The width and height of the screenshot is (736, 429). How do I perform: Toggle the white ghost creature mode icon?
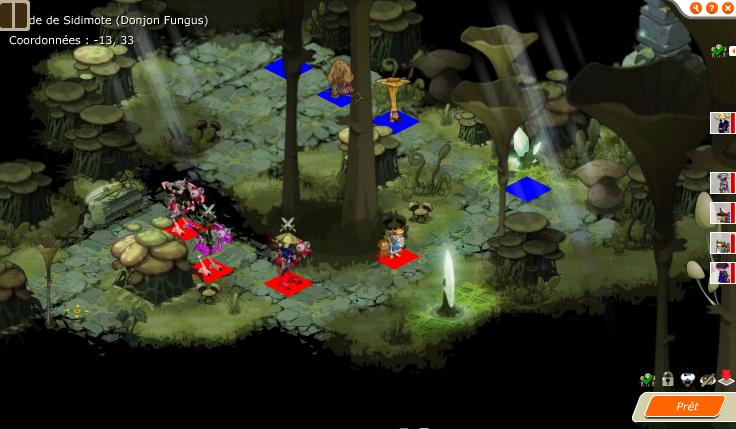pos(687,379)
